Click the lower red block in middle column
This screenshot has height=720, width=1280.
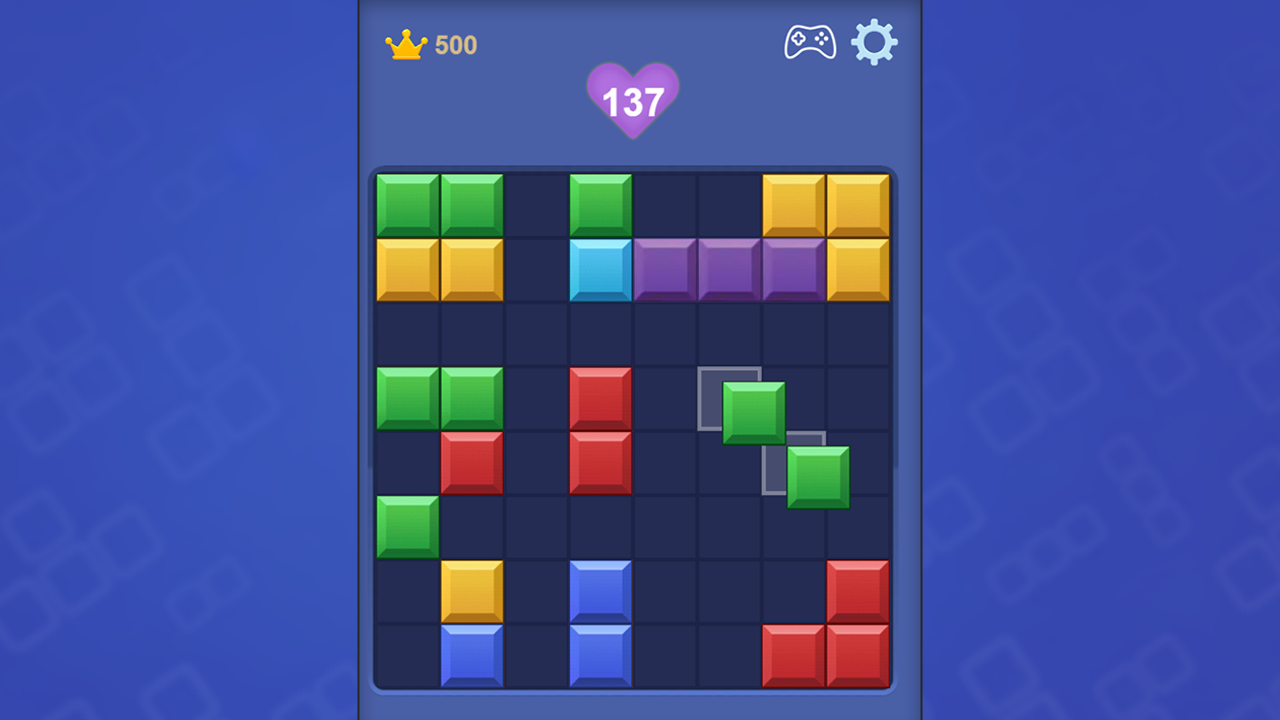[600, 462]
